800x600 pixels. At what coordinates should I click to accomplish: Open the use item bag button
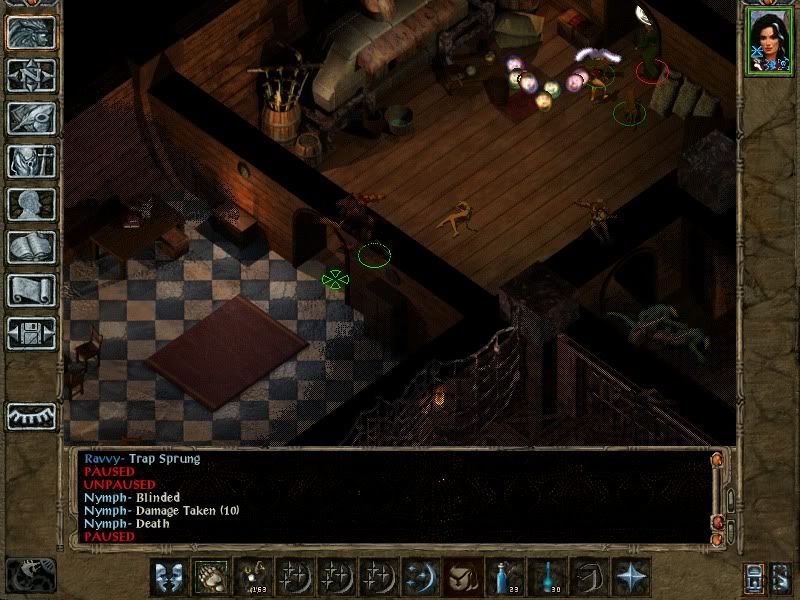pos(461,577)
